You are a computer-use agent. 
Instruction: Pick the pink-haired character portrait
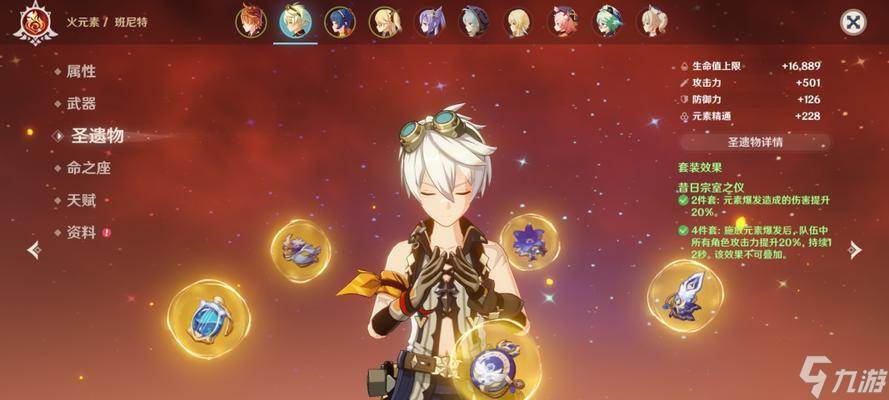pyautogui.click(x=564, y=21)
